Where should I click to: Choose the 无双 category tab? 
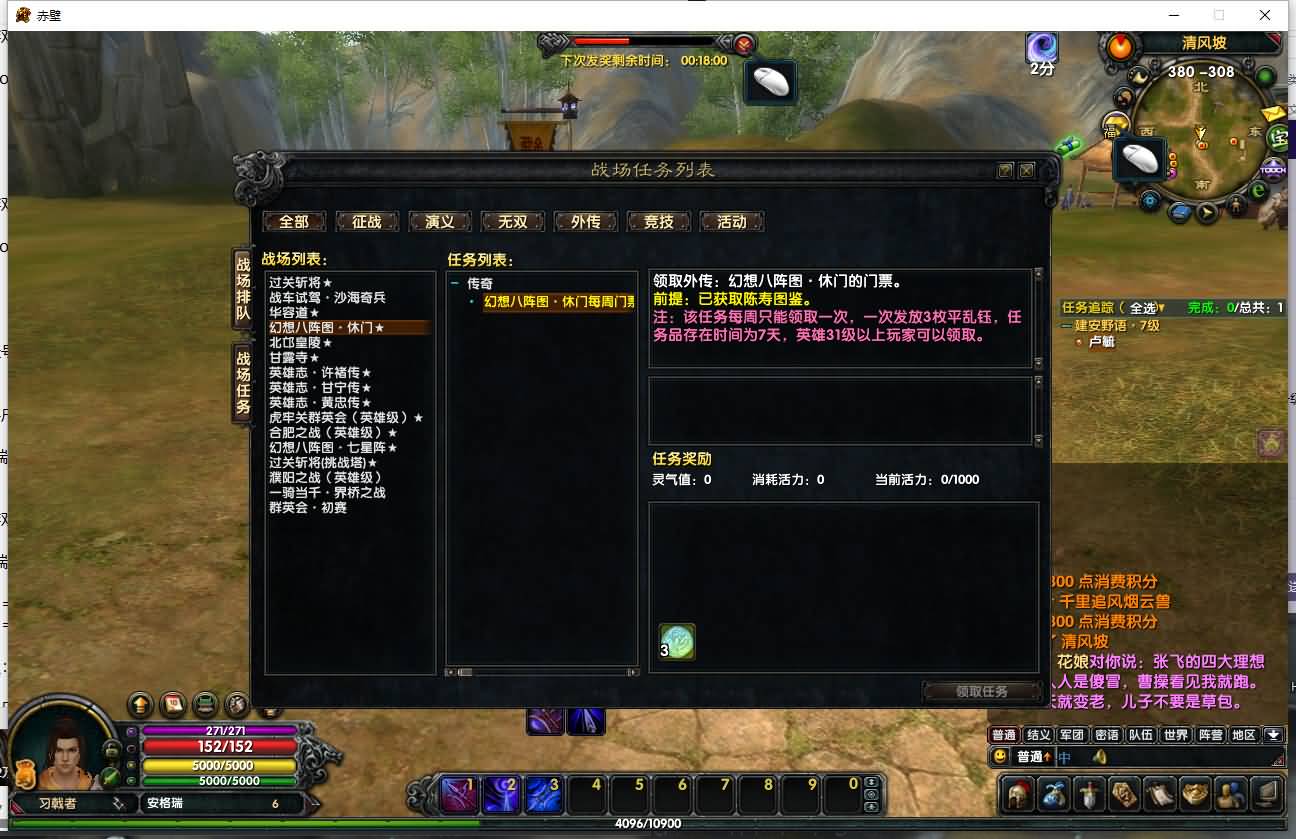(x=513, y=222)
